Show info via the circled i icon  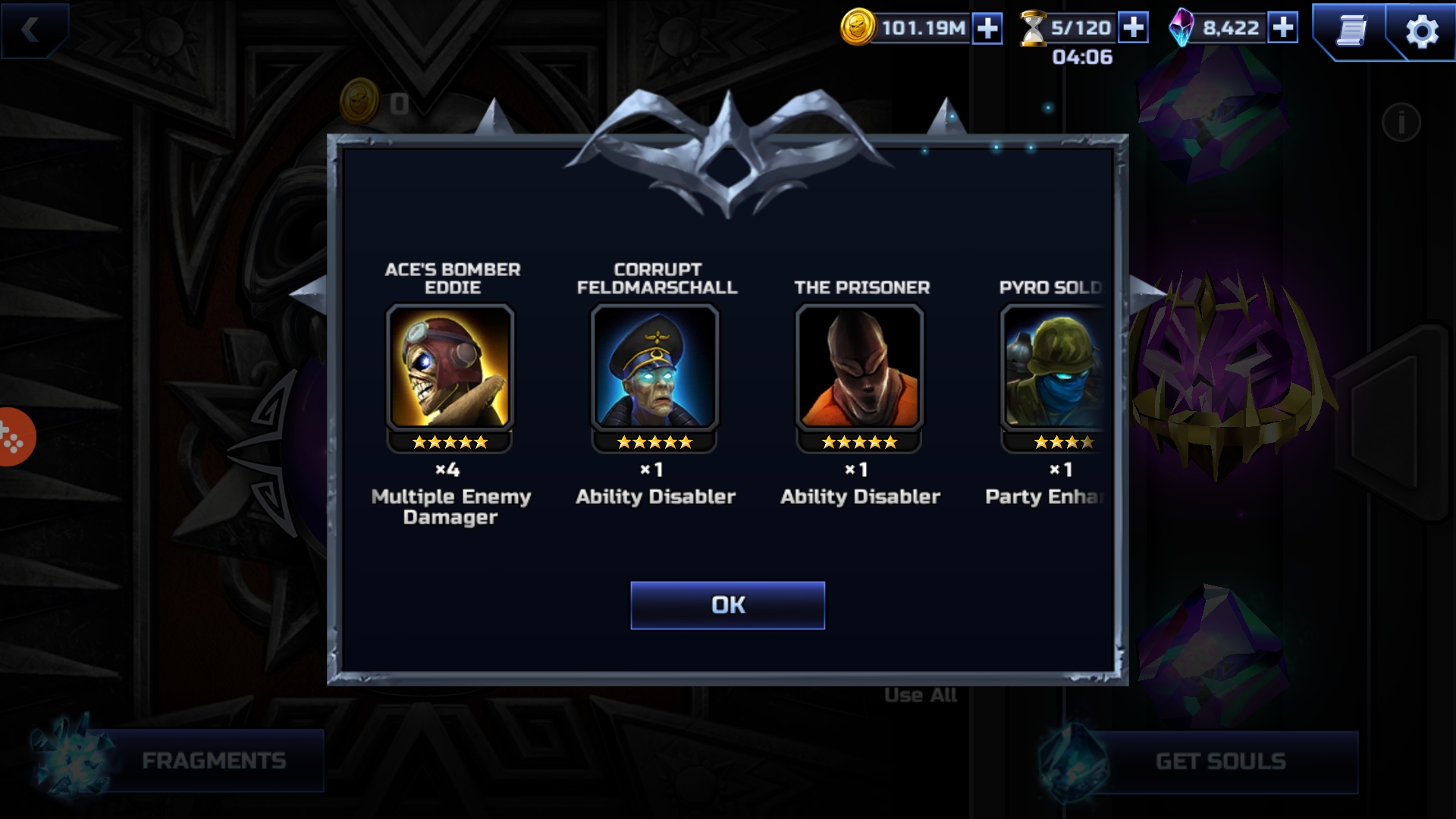(x=1401, y=122)
